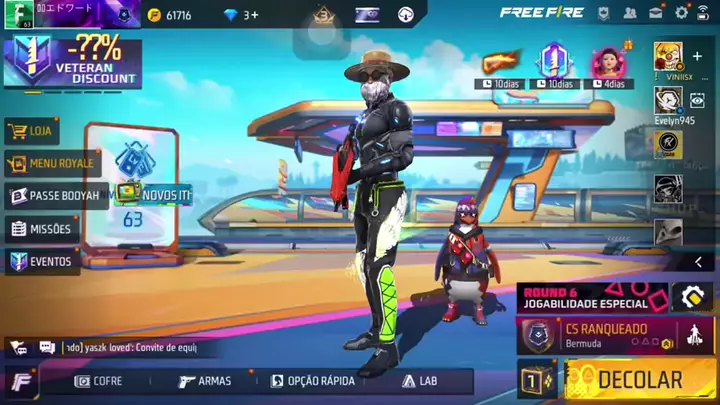Add a friend with the plus button
720x405 pixels.
(697, 56)
